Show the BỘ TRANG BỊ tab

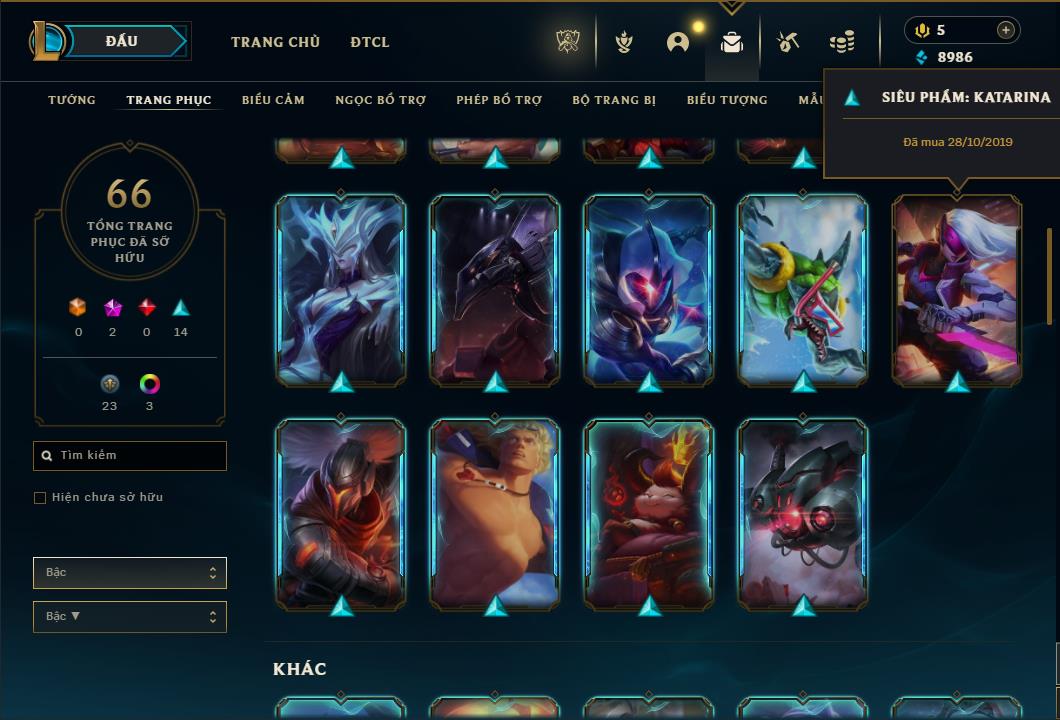(614, 100)
